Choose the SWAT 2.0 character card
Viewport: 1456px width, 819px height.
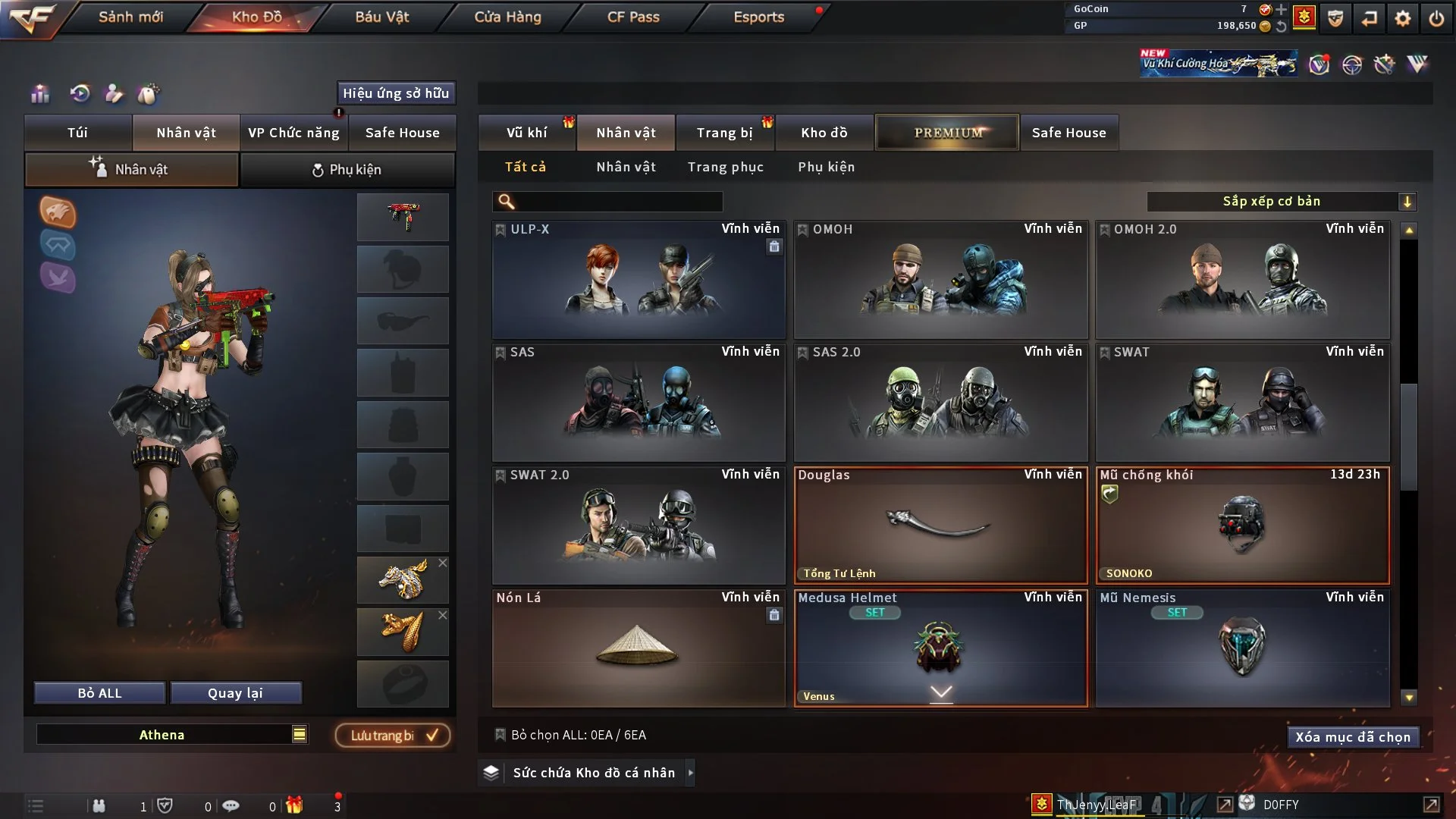tap(639, 526)
